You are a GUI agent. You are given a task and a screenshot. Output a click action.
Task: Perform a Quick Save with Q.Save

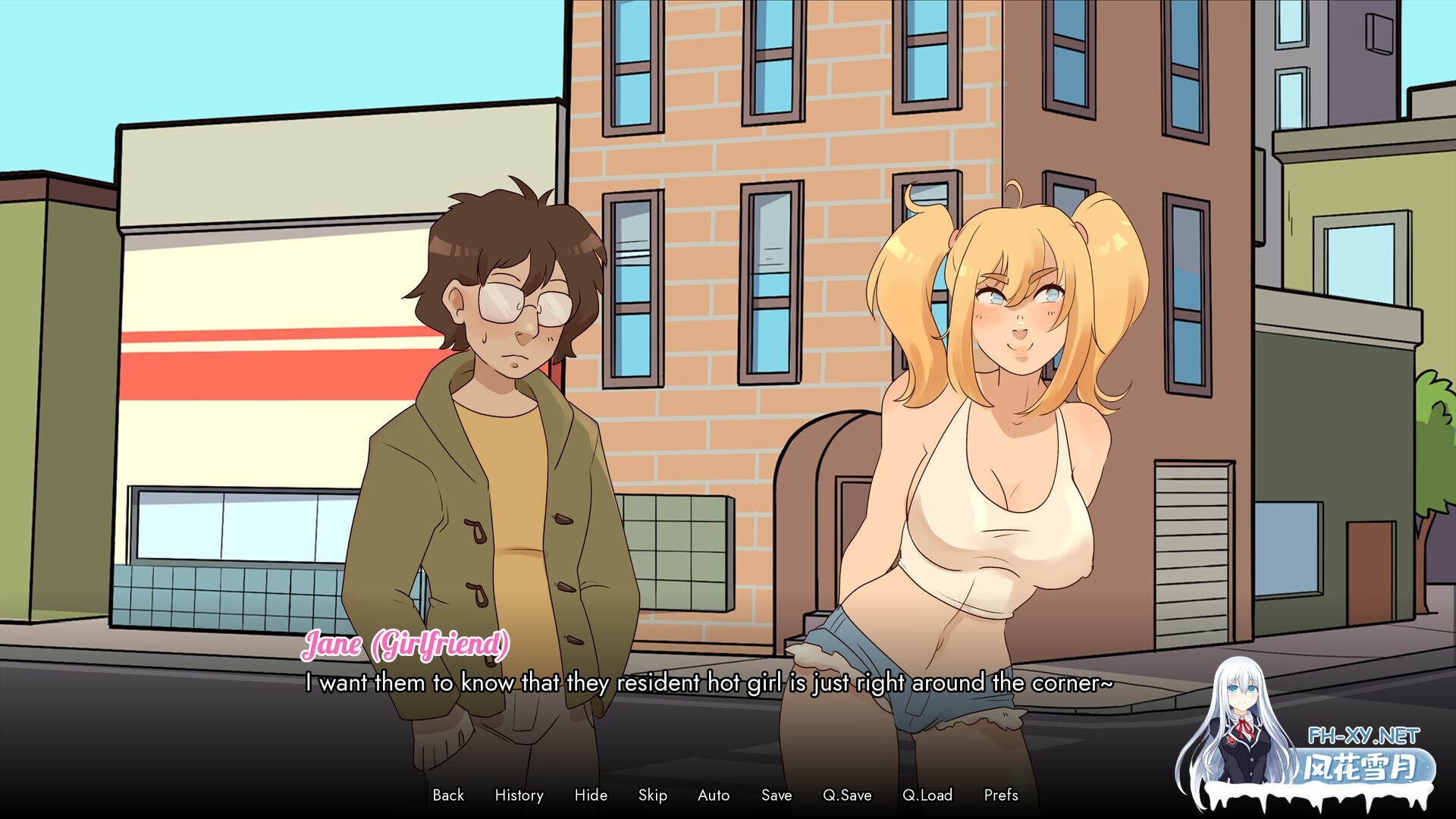(x=849, y=795)
